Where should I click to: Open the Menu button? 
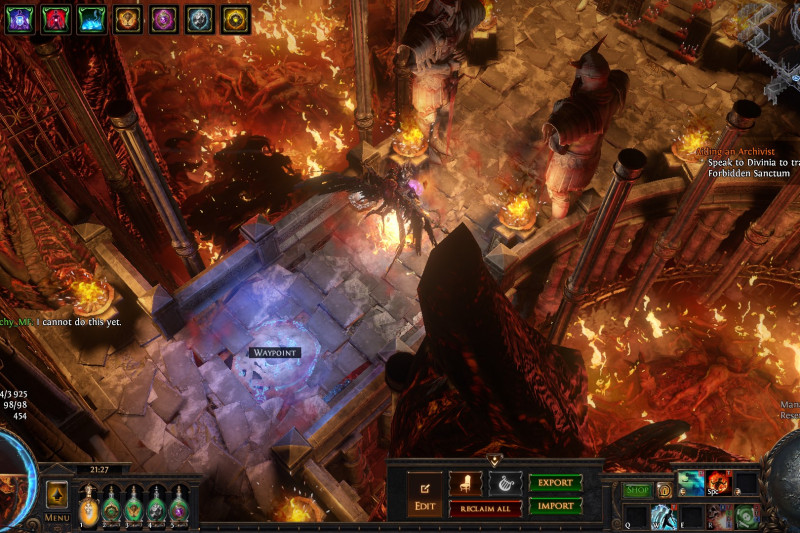tap(57, 518)
